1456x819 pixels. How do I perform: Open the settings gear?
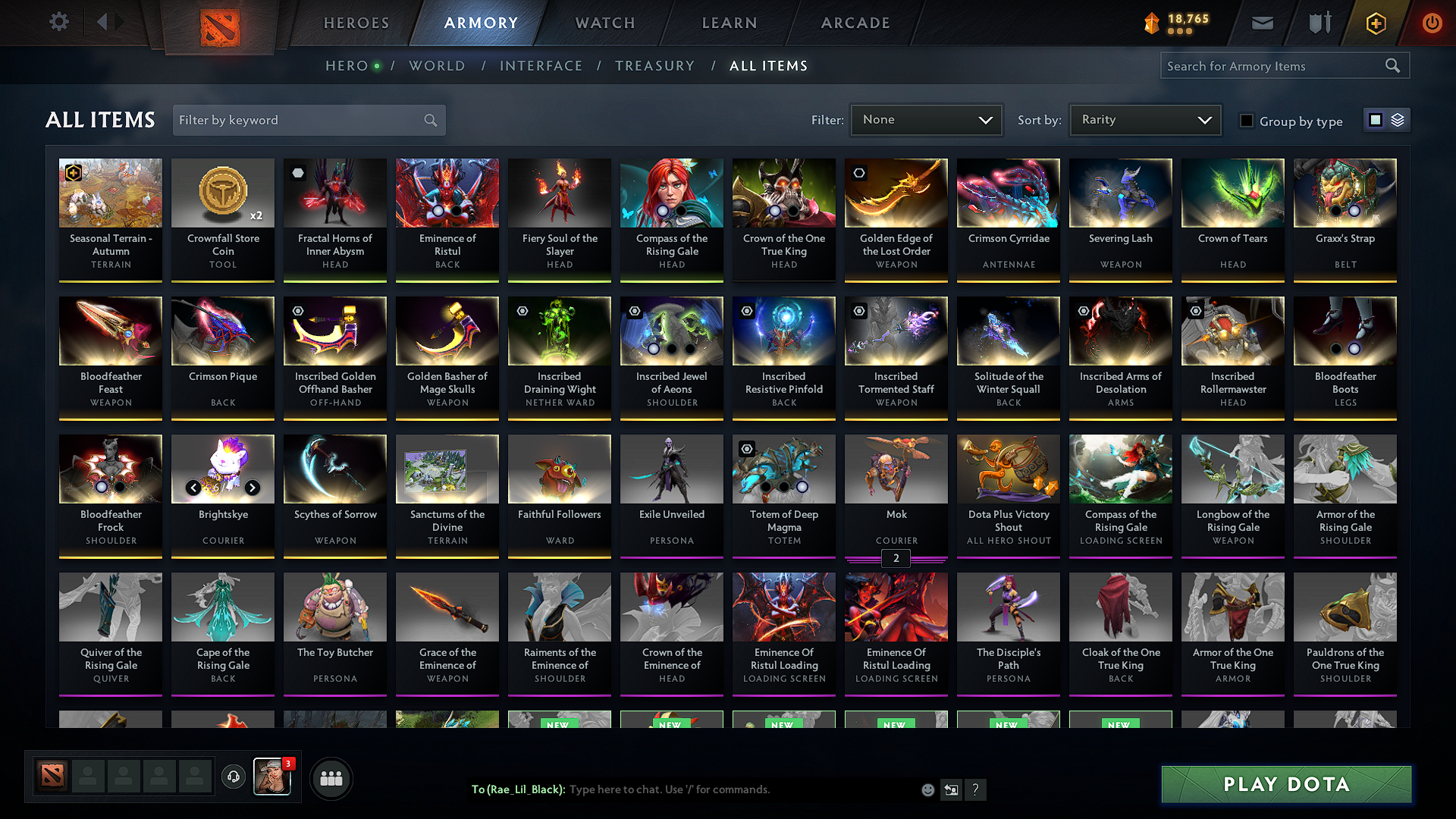point(58,22)
